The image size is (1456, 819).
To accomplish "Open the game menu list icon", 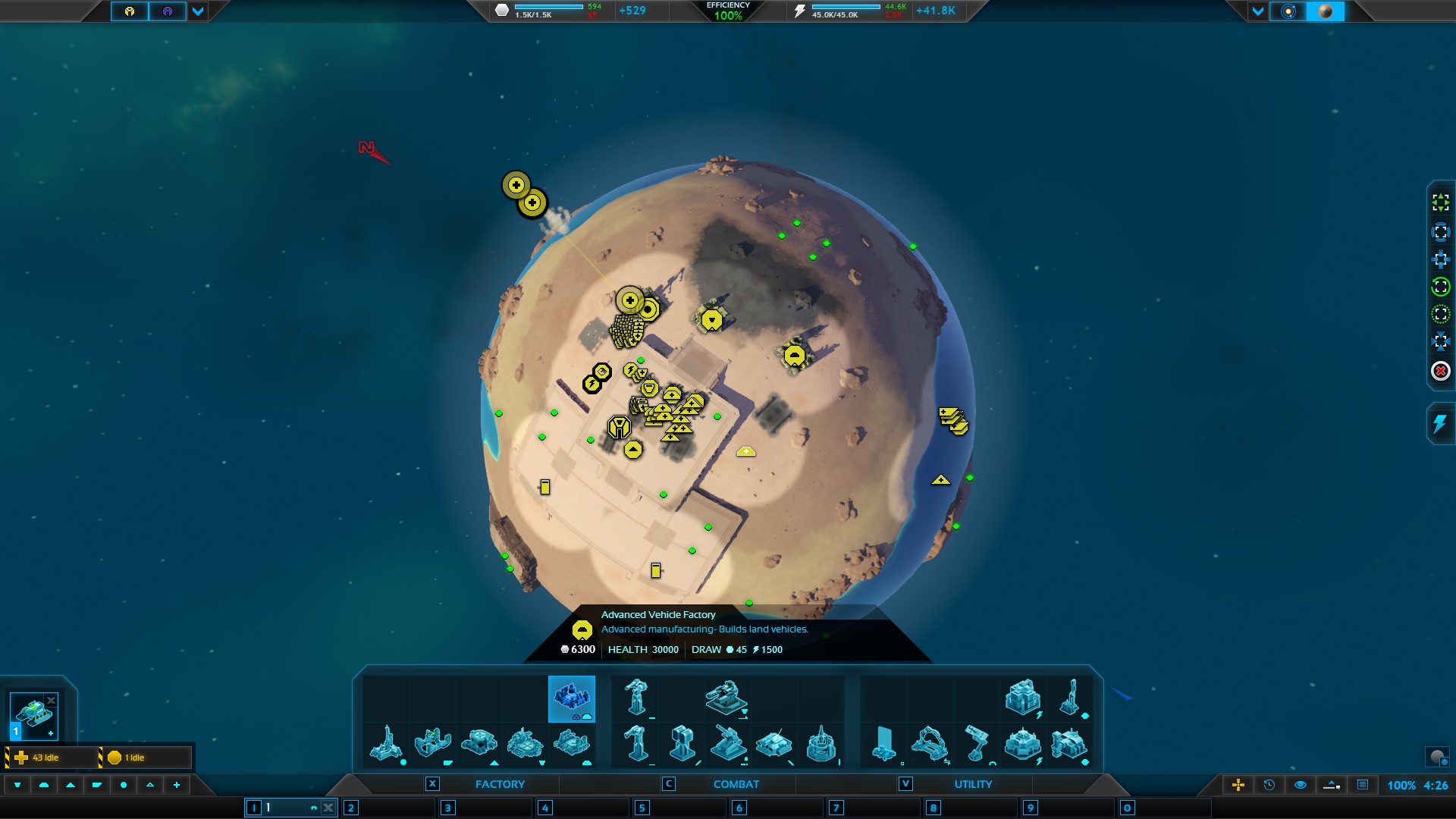I will coord(1363,785).
